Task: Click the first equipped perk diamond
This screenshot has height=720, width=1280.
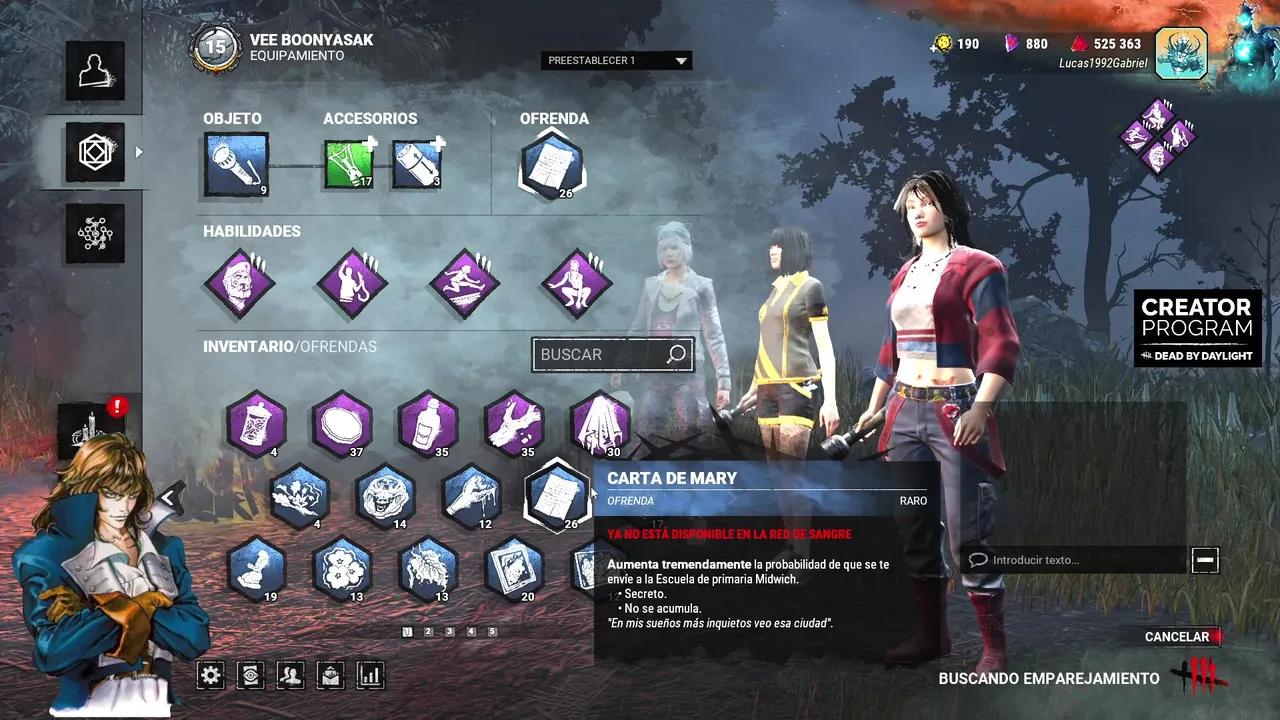Action: point(240,283)
